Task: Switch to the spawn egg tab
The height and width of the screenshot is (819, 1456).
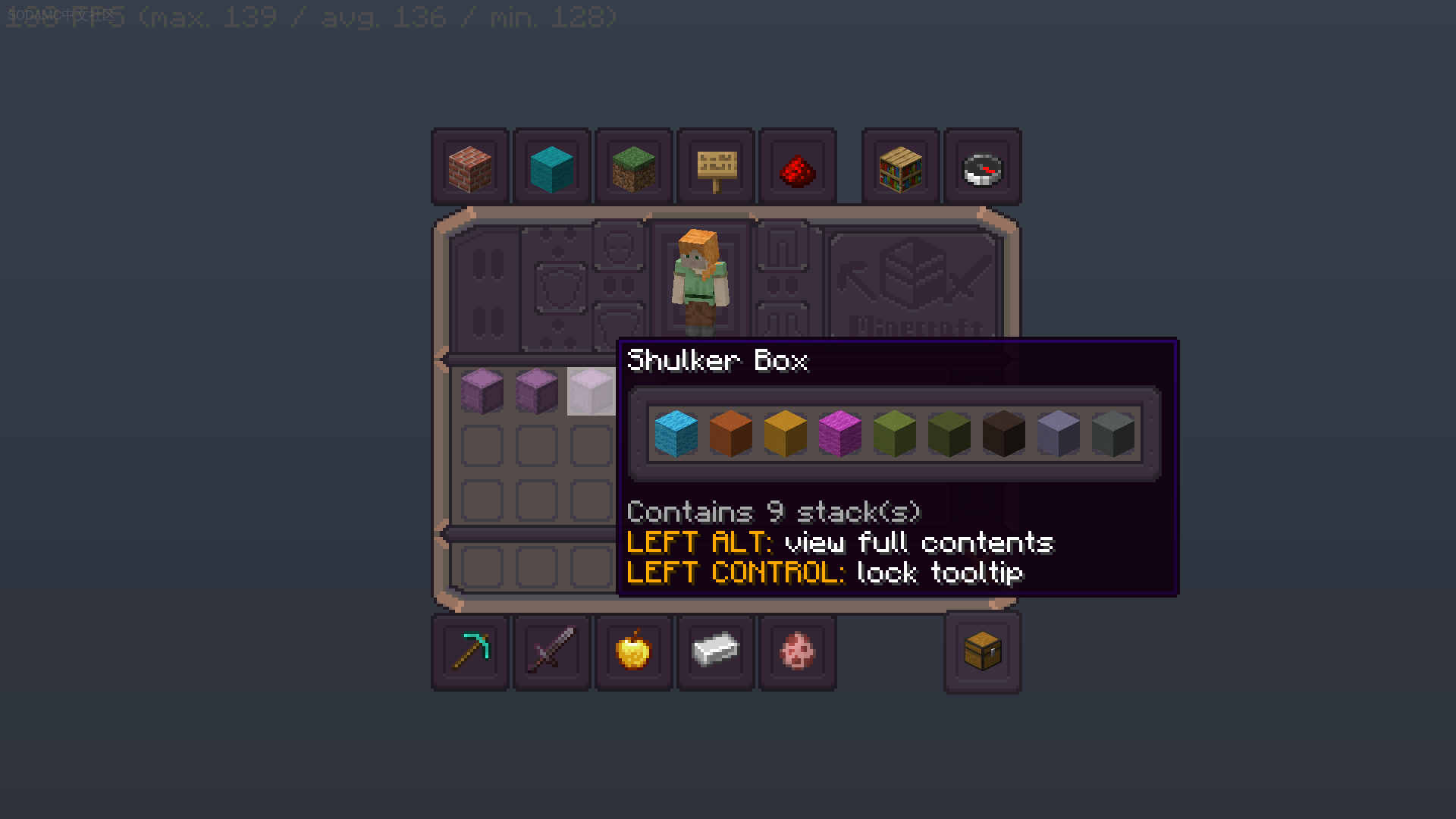Action: (797, 651)
